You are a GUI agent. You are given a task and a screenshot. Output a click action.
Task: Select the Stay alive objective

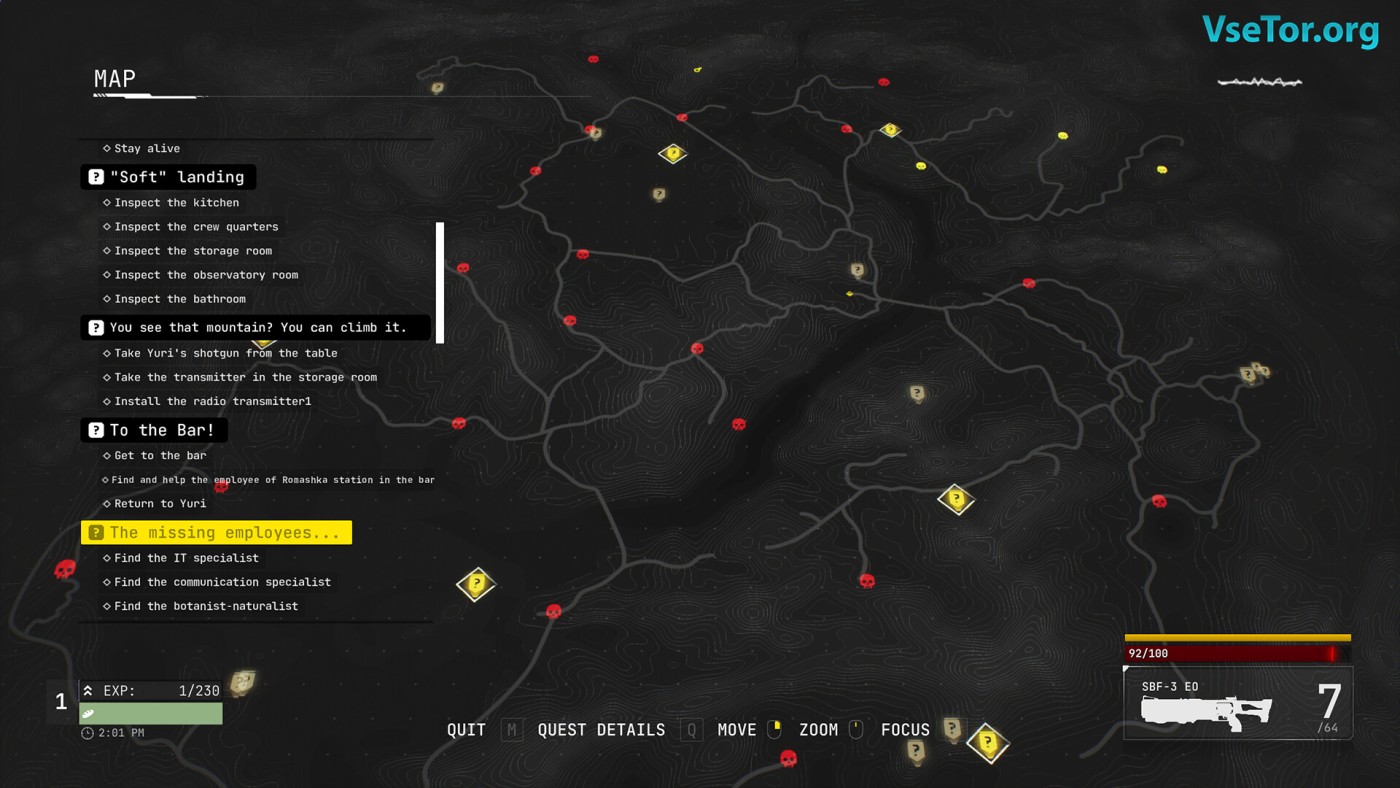147,148
